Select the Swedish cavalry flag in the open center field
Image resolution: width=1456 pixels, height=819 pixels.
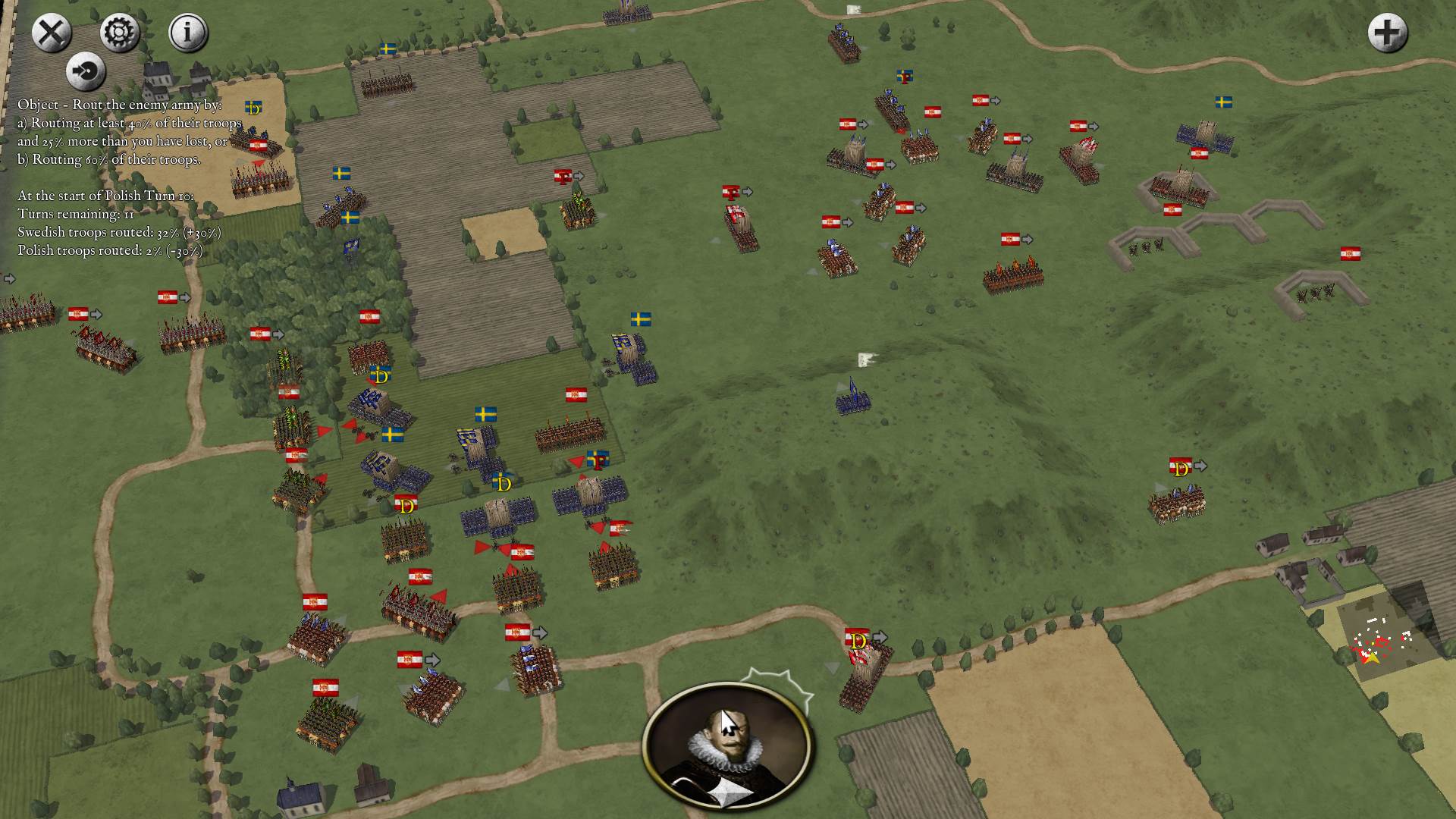coord(641,319)
